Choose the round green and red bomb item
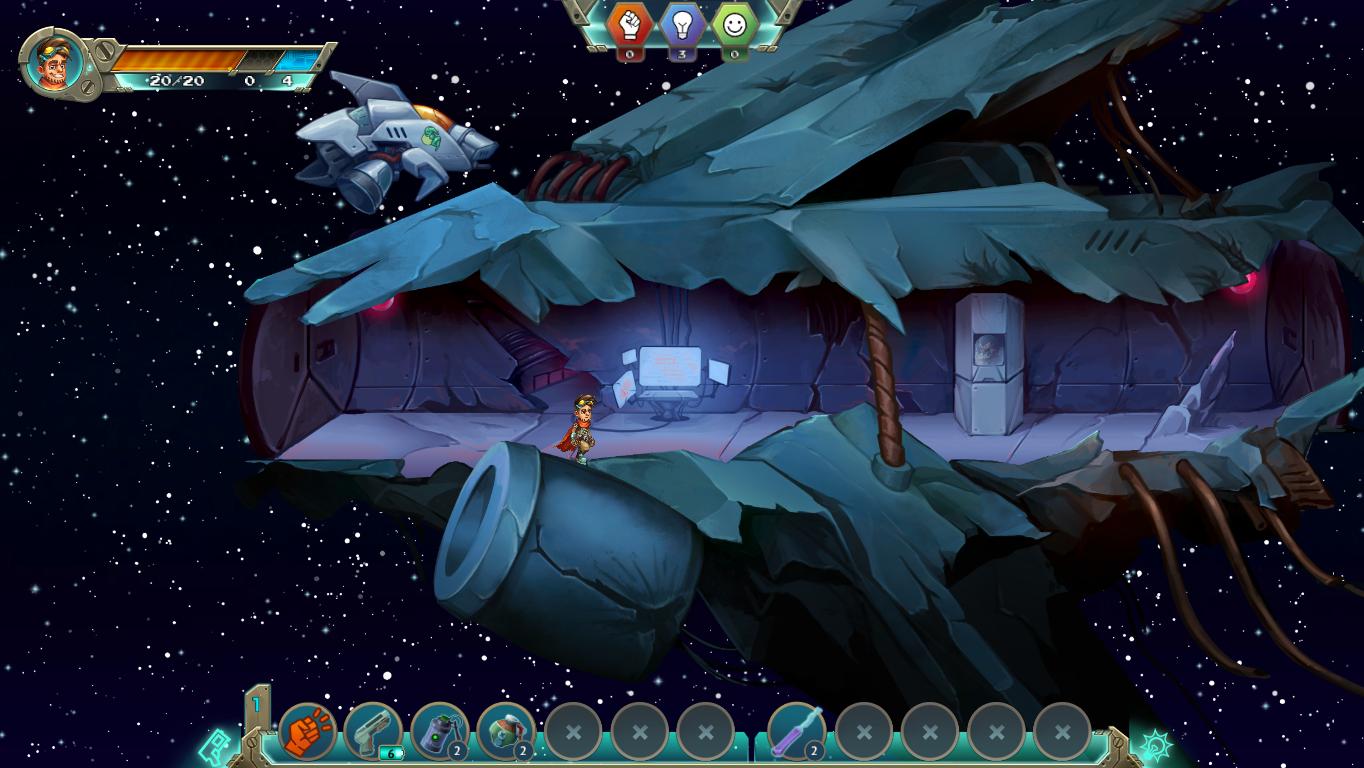 [x=505, y=732]
